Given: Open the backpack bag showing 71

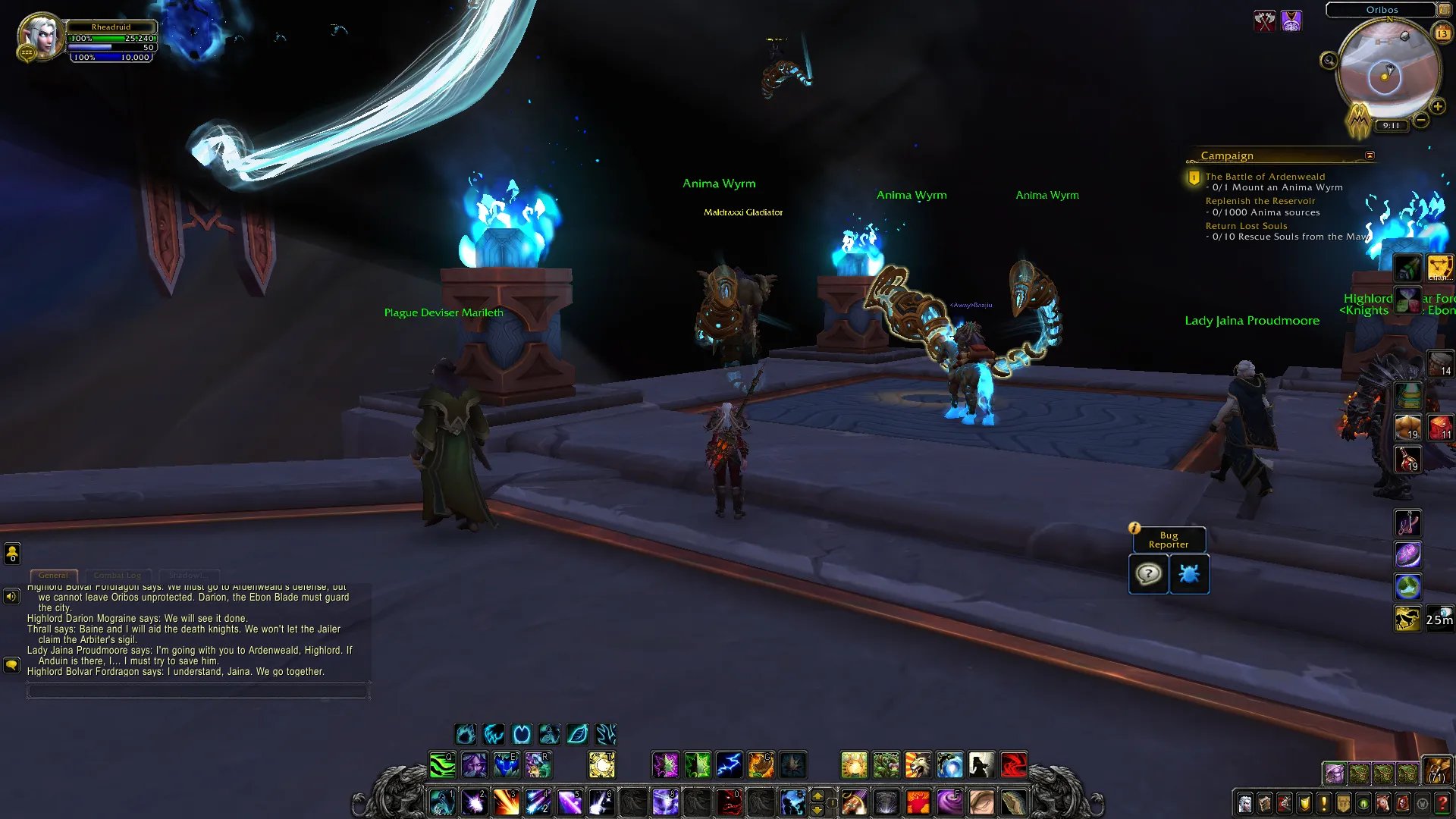Looking at the screenshot, I should (x=1437, y=770).
